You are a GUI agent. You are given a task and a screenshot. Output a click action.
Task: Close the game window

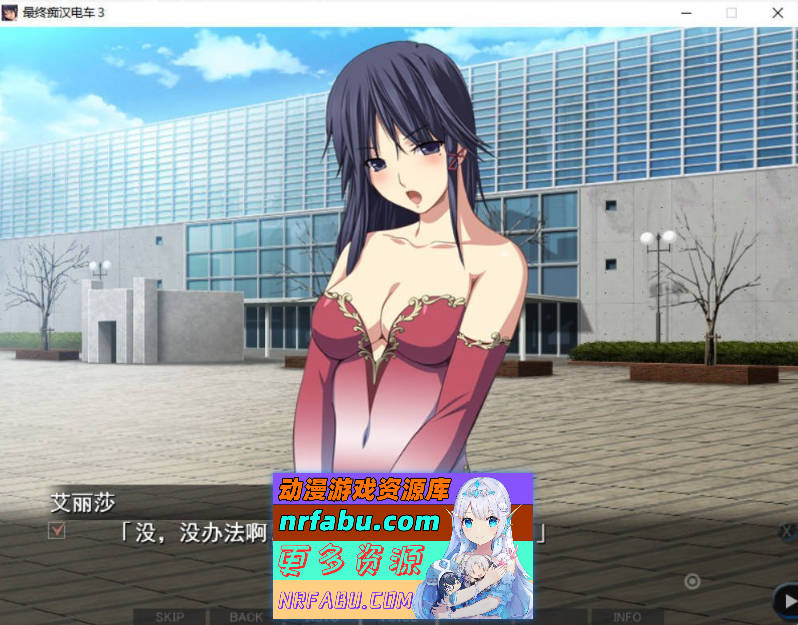pyautogui.click(x=777, y=13)
